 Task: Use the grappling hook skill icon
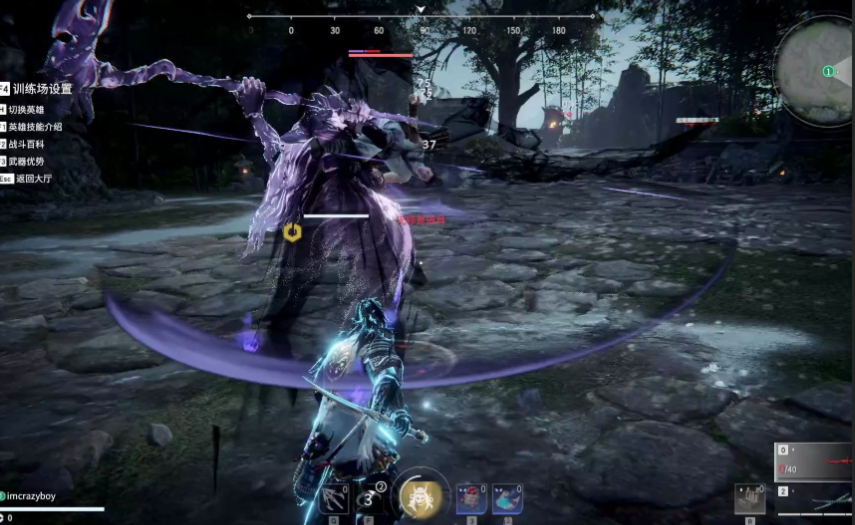click(335, 496)
